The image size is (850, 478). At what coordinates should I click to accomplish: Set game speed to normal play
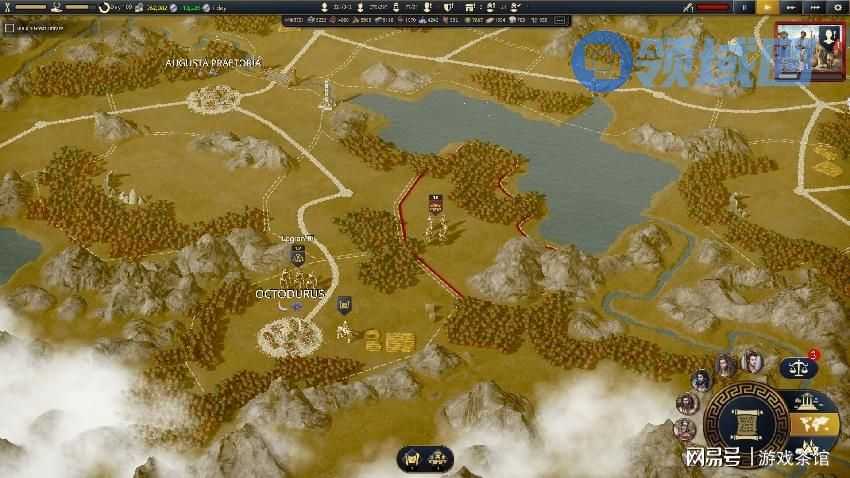767,7
